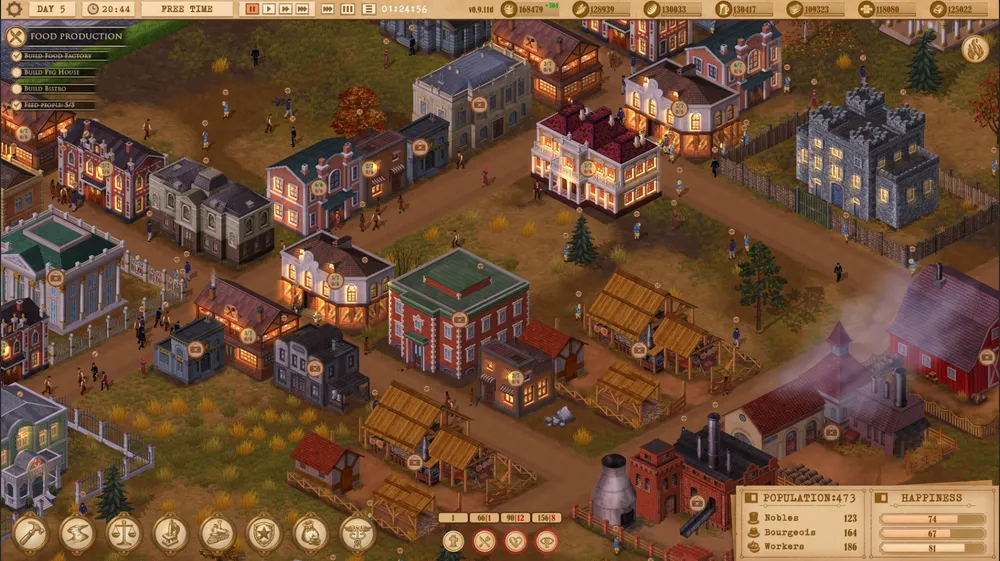Click the fire icon button
Viewport: 1000px width, 561px height.
(x=974, y=49)
